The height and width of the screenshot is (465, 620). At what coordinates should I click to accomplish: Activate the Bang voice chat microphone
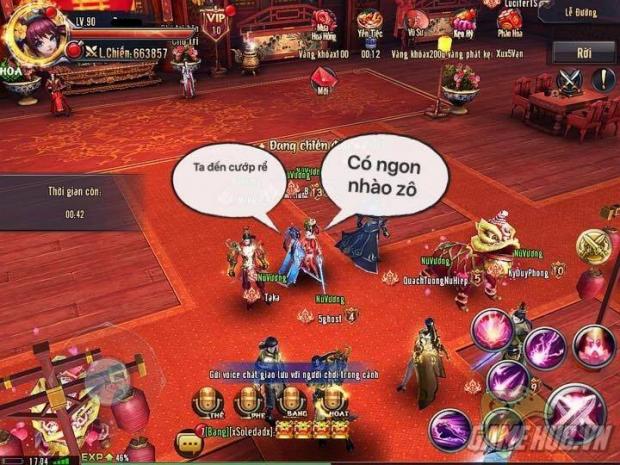[x=290, y=402]
